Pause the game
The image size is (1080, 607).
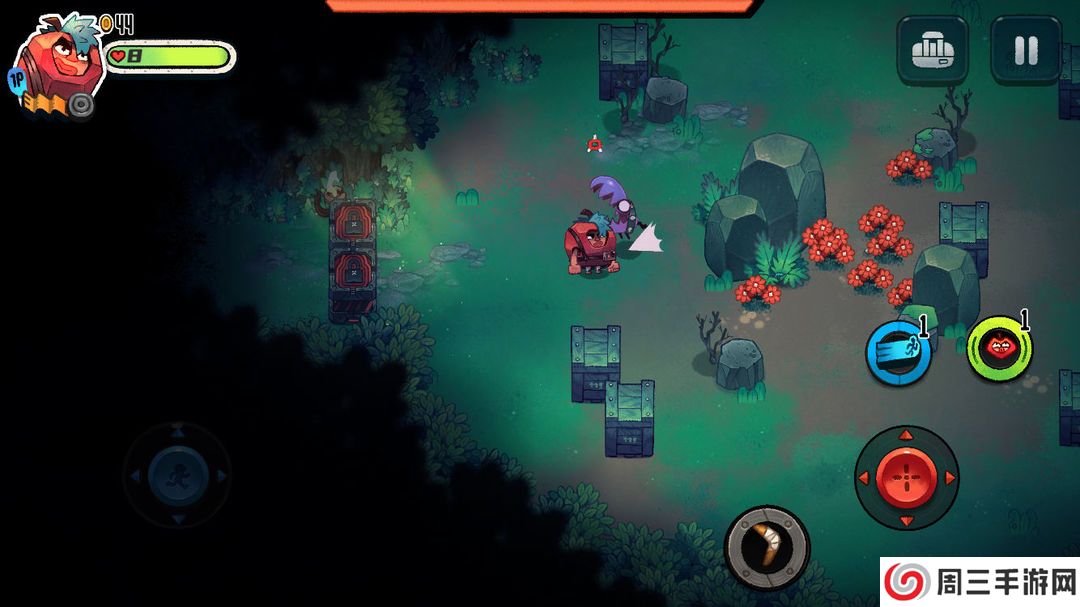tap(1025, 50)
